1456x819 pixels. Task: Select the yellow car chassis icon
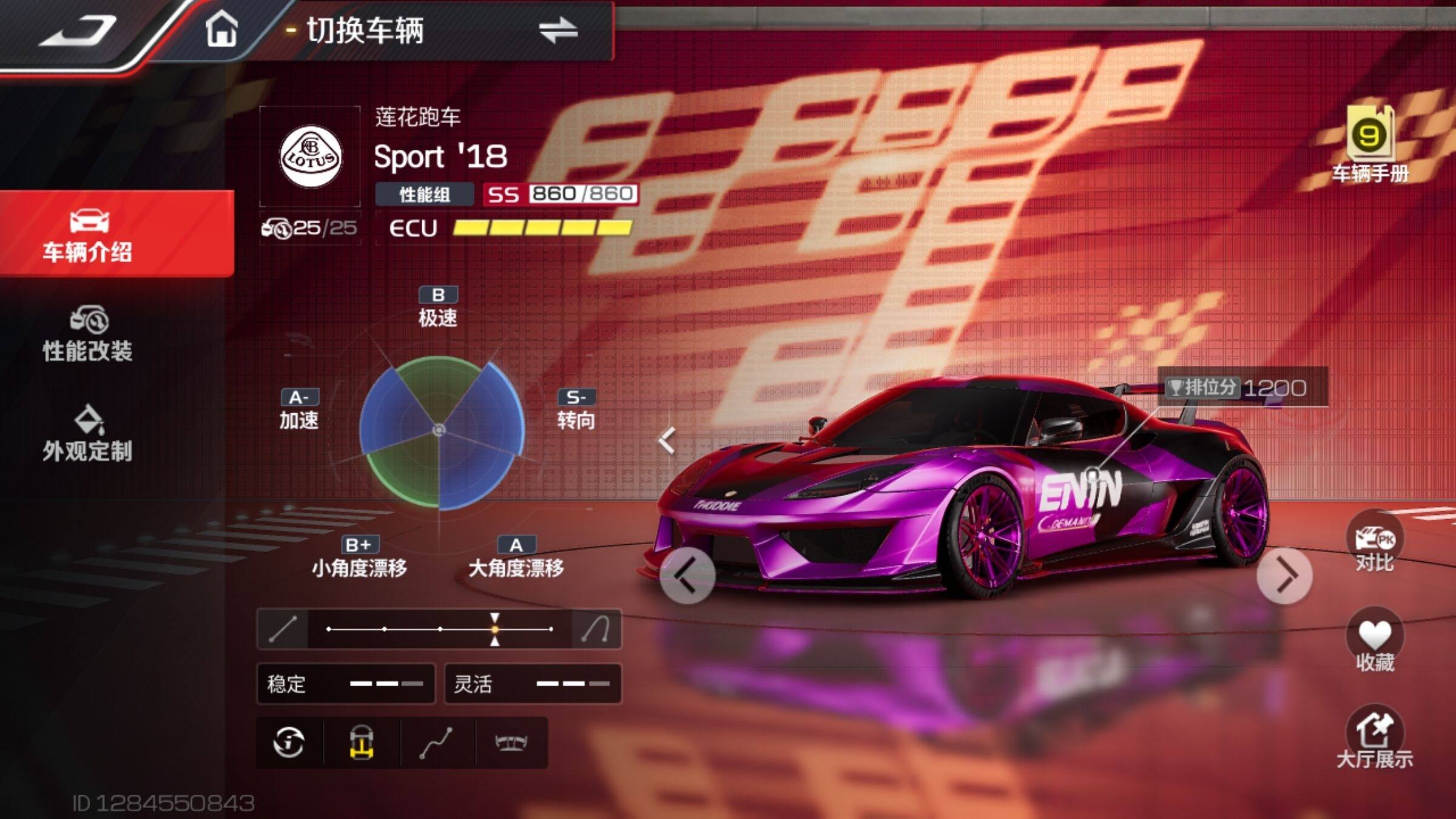[362, 742]
